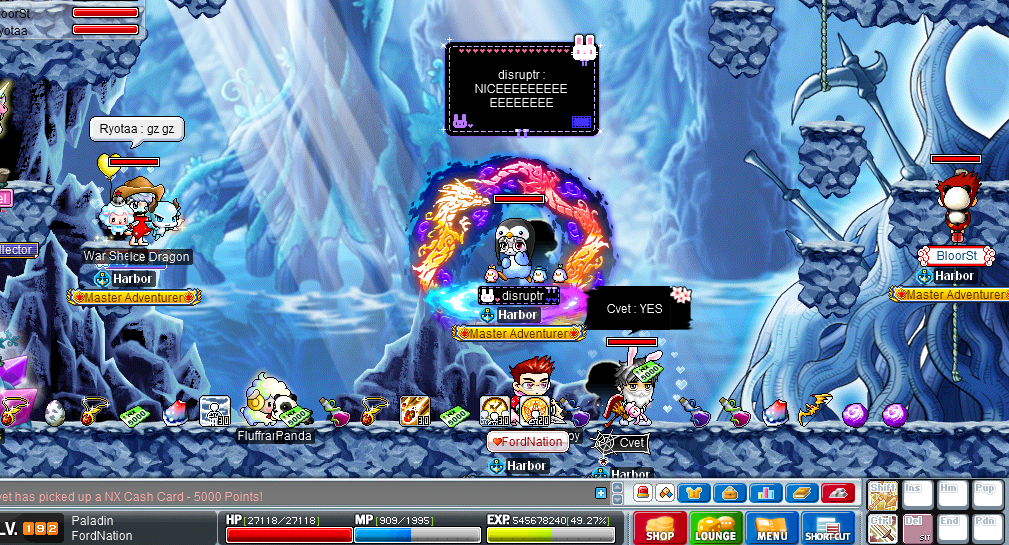1009x545 pixels.
Task: Click the orange and blue tag icon
Action: point(666,493)
